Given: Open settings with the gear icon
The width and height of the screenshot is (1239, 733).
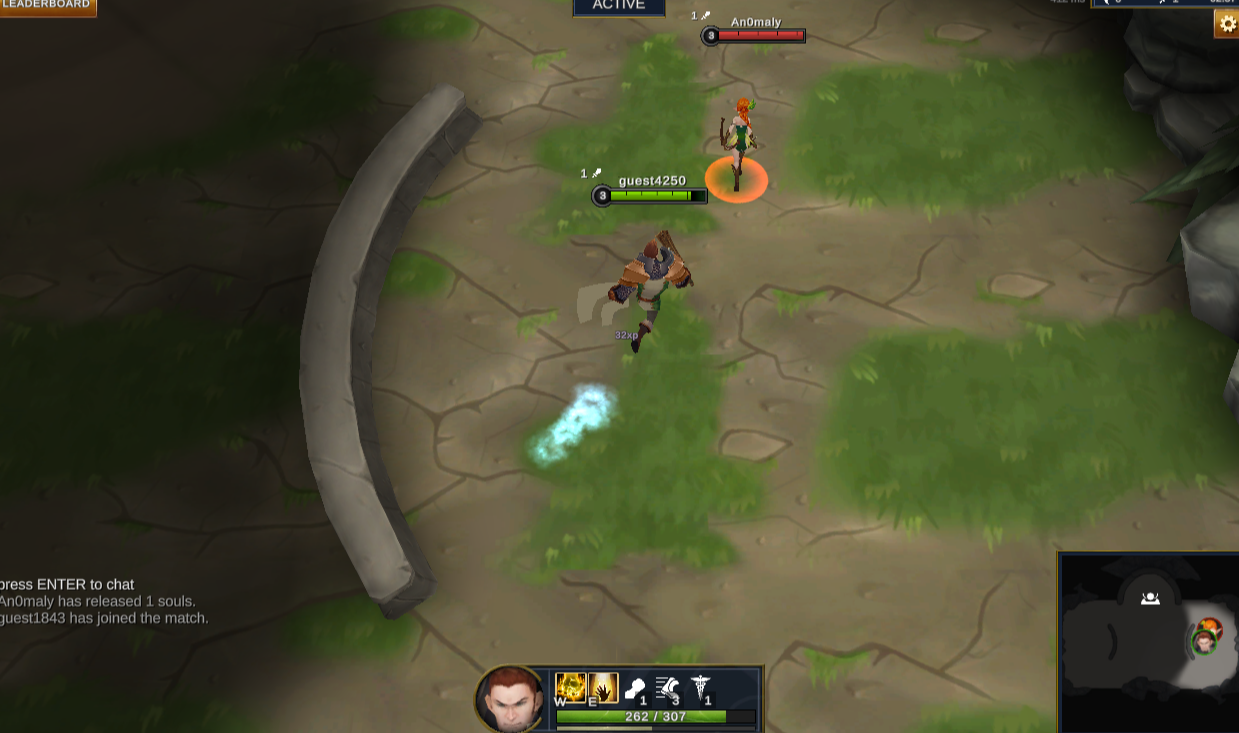Looking at the screenshot, I should (1227, 24).
